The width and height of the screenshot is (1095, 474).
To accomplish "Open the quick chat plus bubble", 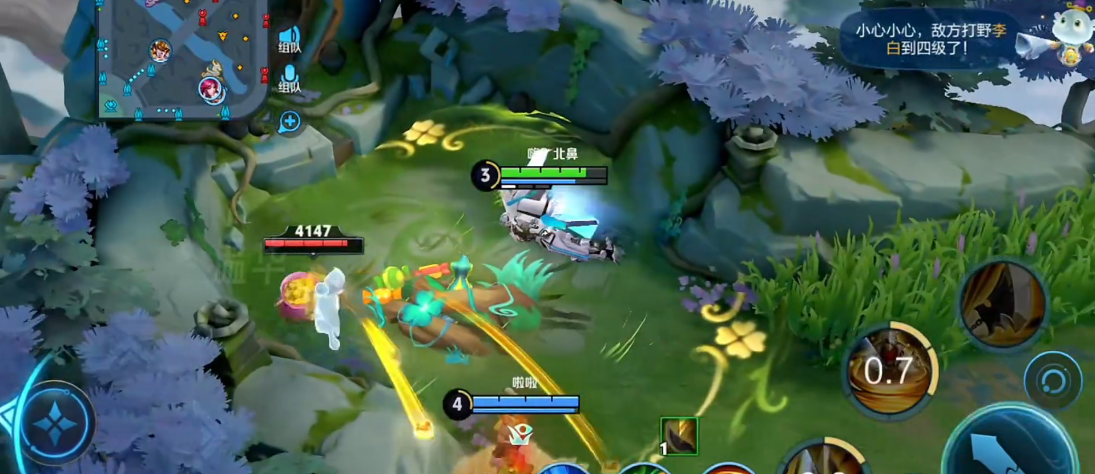I will 289,122.
